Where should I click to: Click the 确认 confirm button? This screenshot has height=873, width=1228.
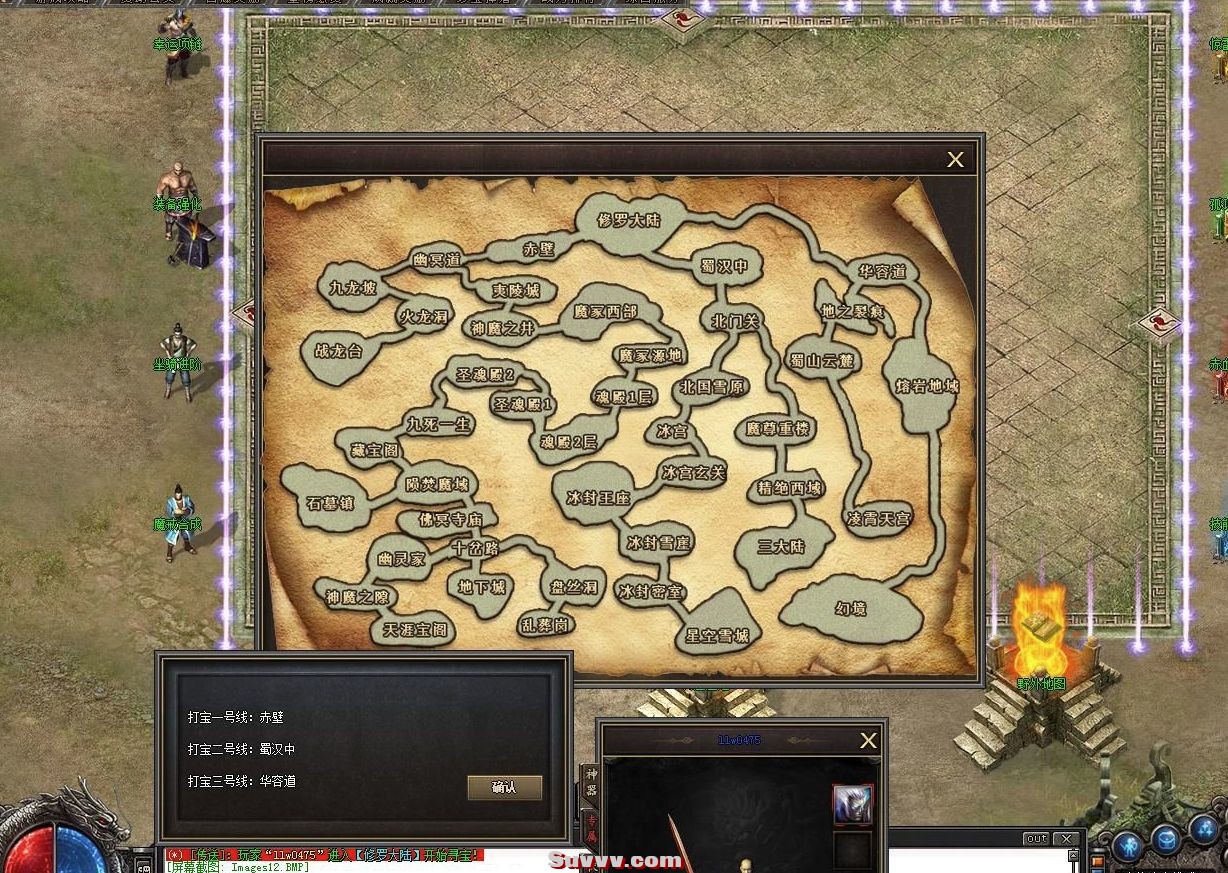point(505,787)
